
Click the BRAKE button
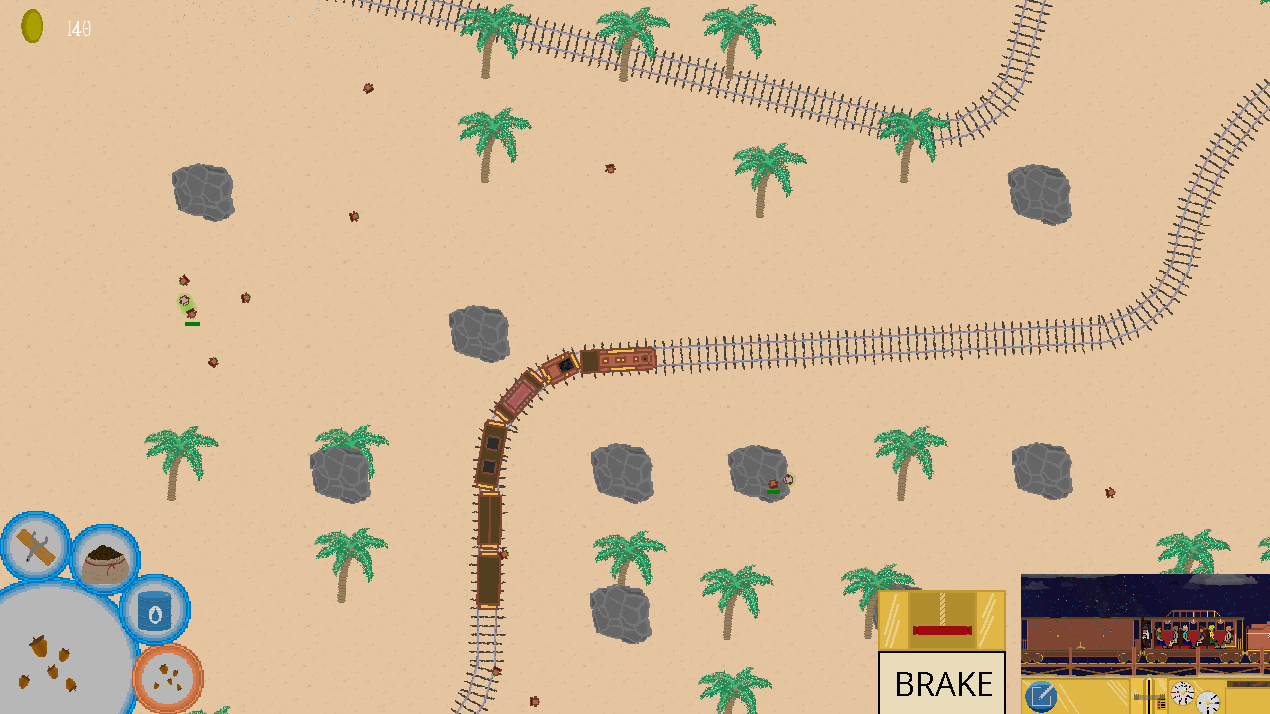pos(942,683)
